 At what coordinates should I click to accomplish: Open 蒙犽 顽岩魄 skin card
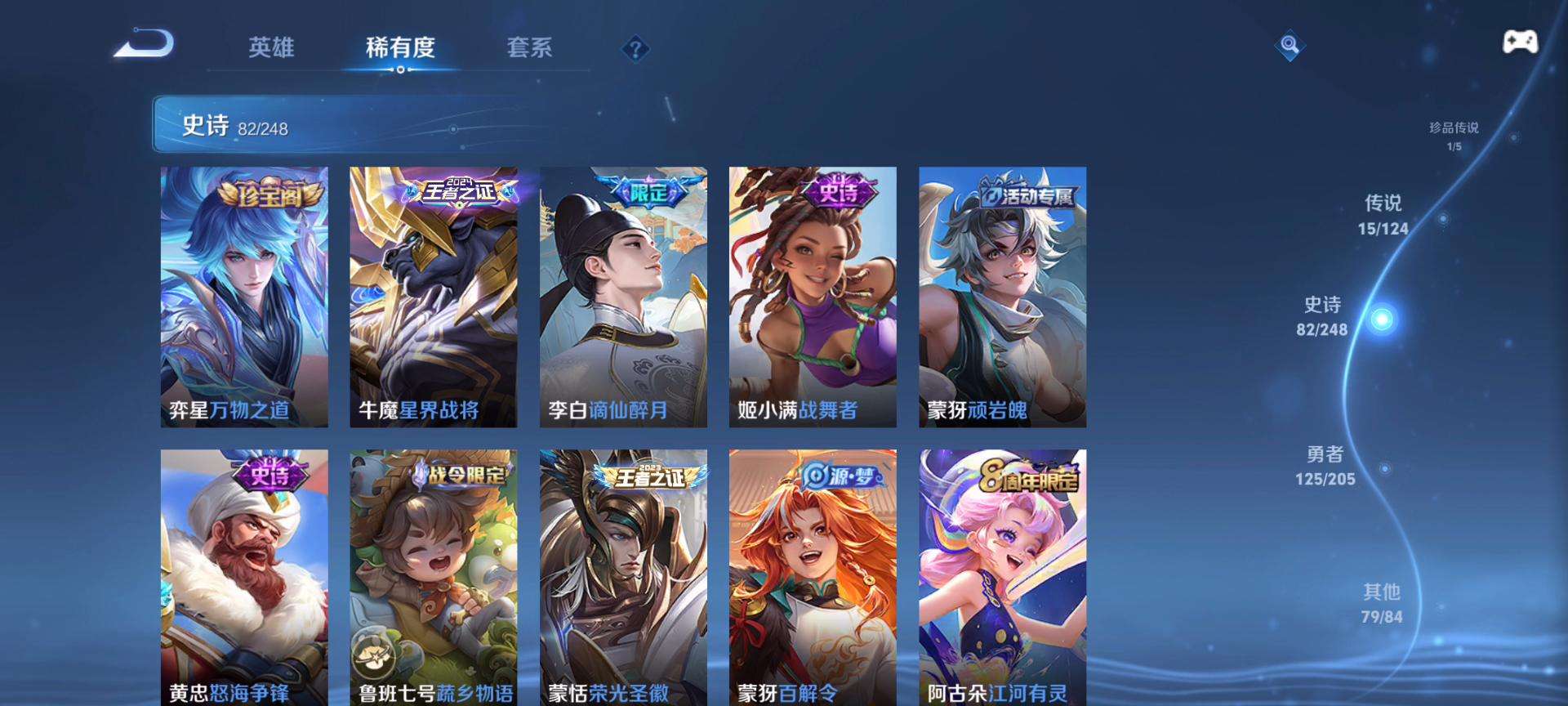coord(1002,297)
